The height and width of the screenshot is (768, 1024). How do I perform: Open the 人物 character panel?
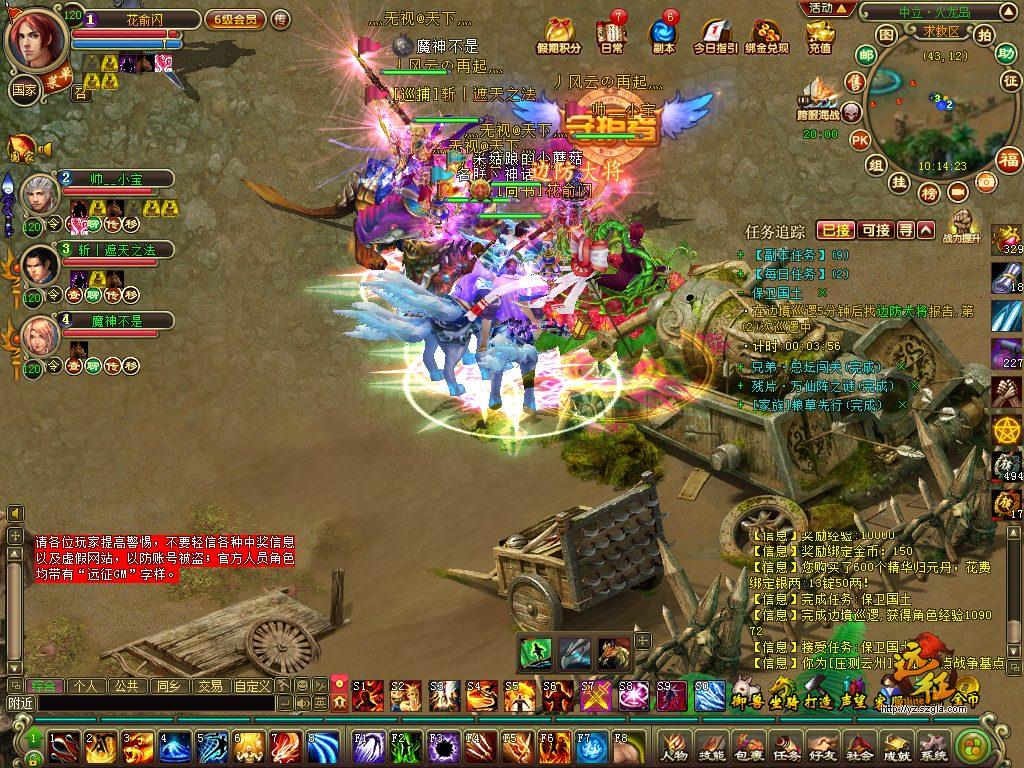tap(675, 746)
